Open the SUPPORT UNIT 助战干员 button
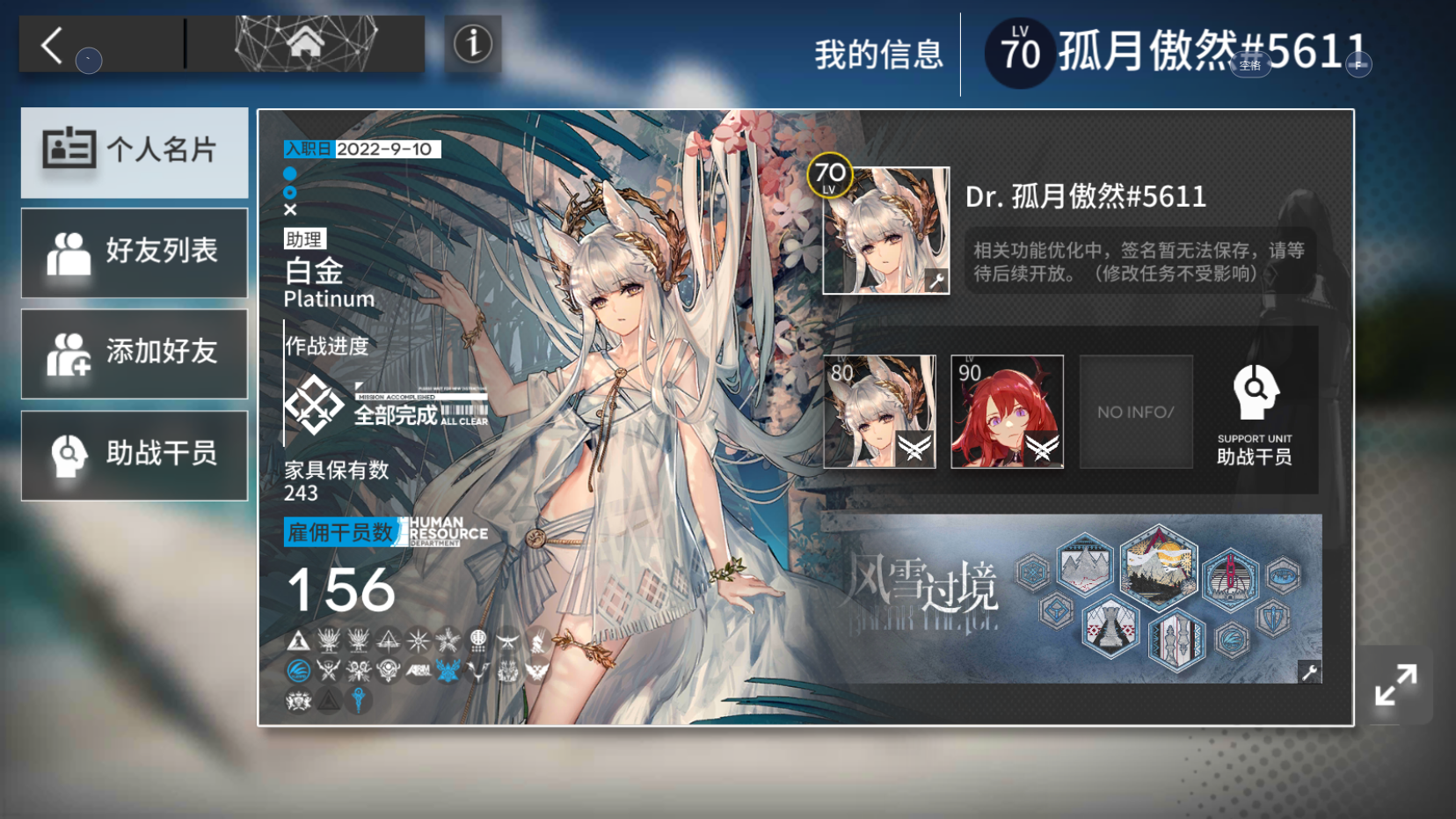Image resolution: width=1456 pixels, height=819 pixels. [x=1255, y=413]
